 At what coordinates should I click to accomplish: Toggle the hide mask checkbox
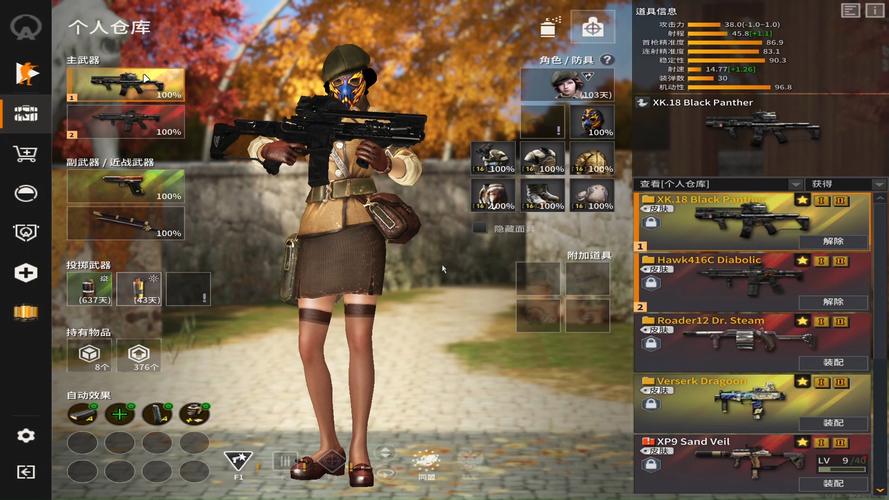[479, 228]
